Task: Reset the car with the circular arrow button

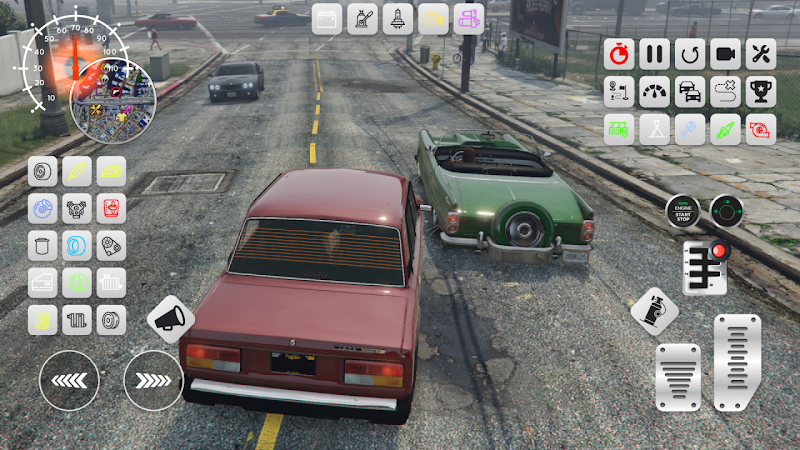Action: 690,54
